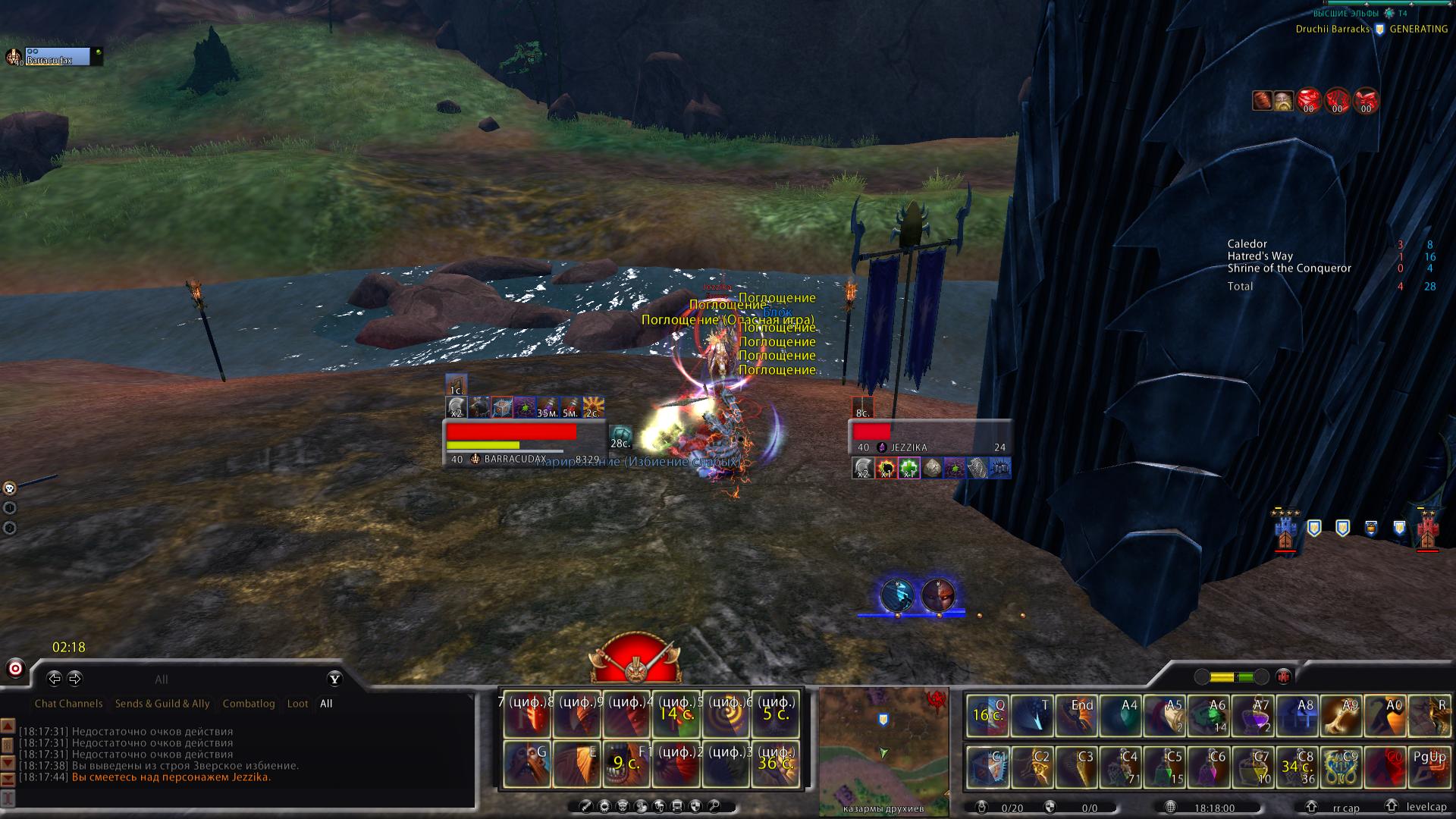Use the PgUp hotbar ability
Image resolution: width=1456 pixels, height=819 pixels.
(x=1429, y=767)
